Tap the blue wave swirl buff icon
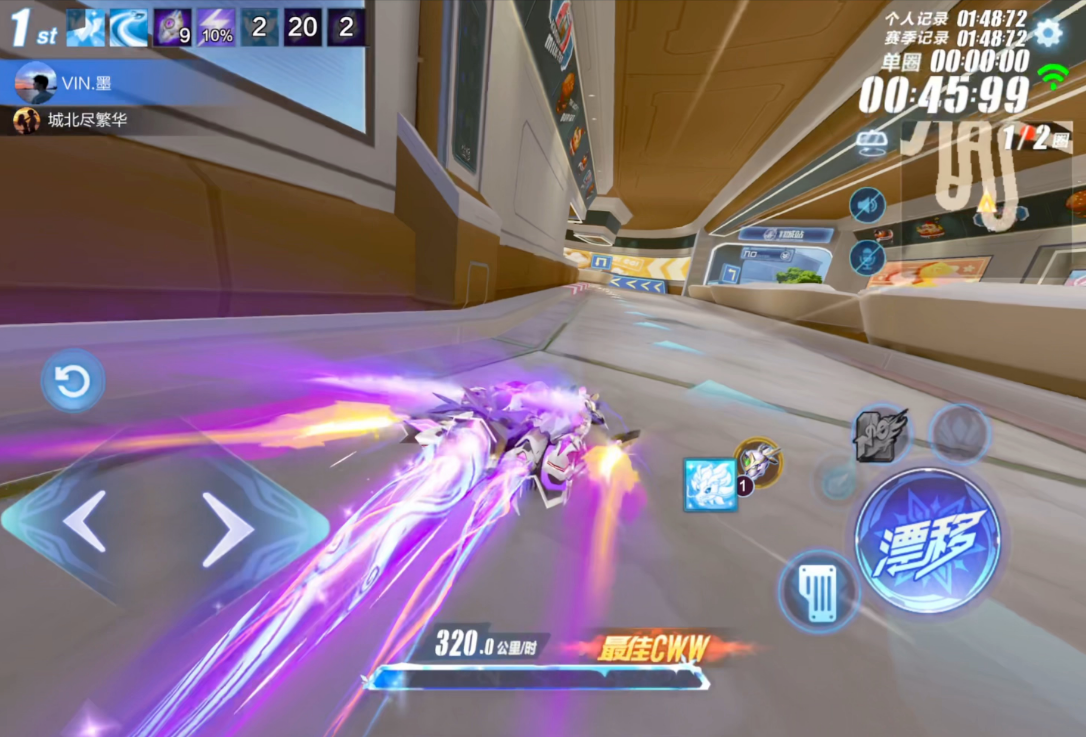Screen dimensions: 1086x737 129,28
